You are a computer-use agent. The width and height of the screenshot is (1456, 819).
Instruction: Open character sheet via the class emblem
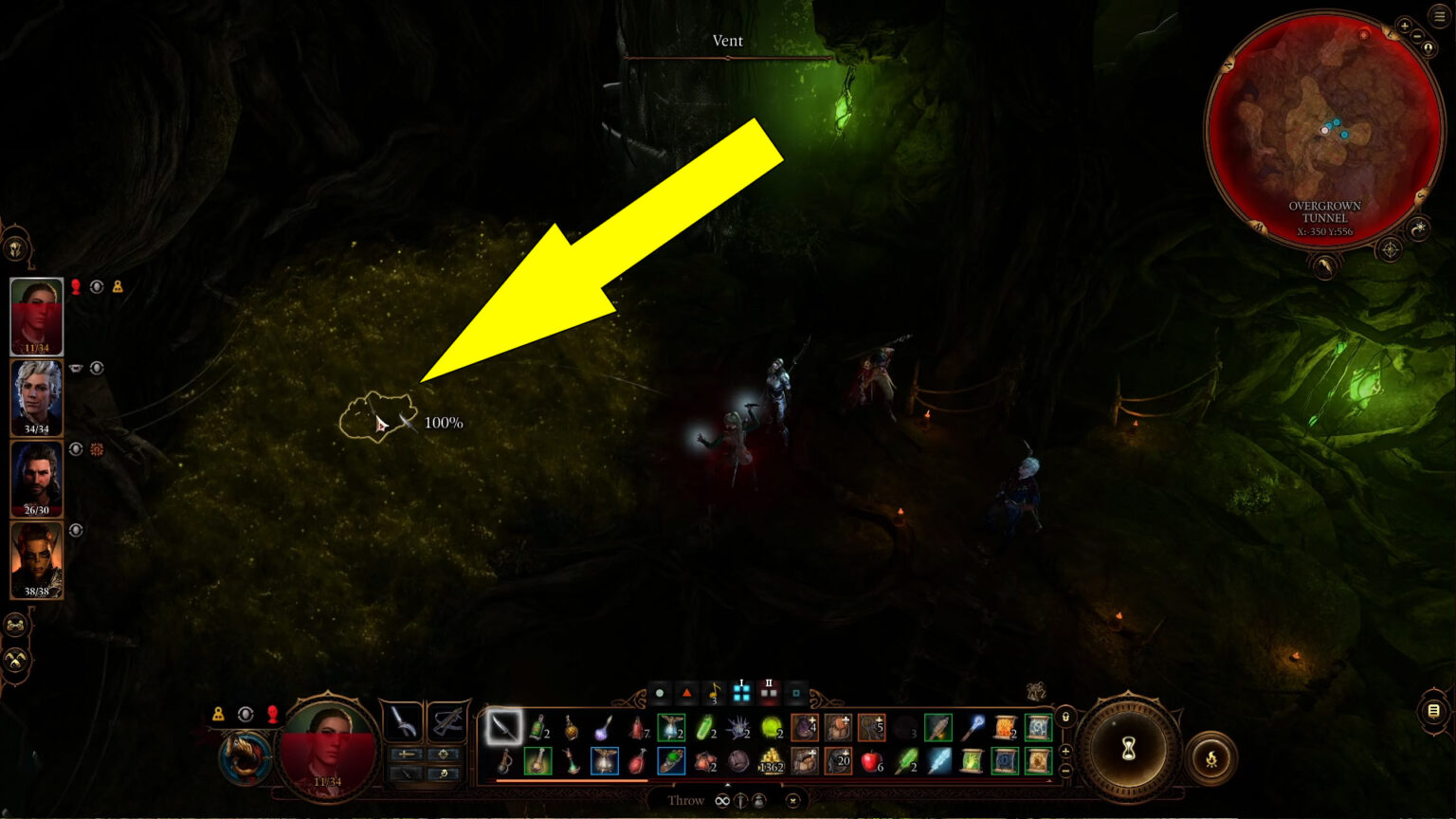[x=245, y=758]
